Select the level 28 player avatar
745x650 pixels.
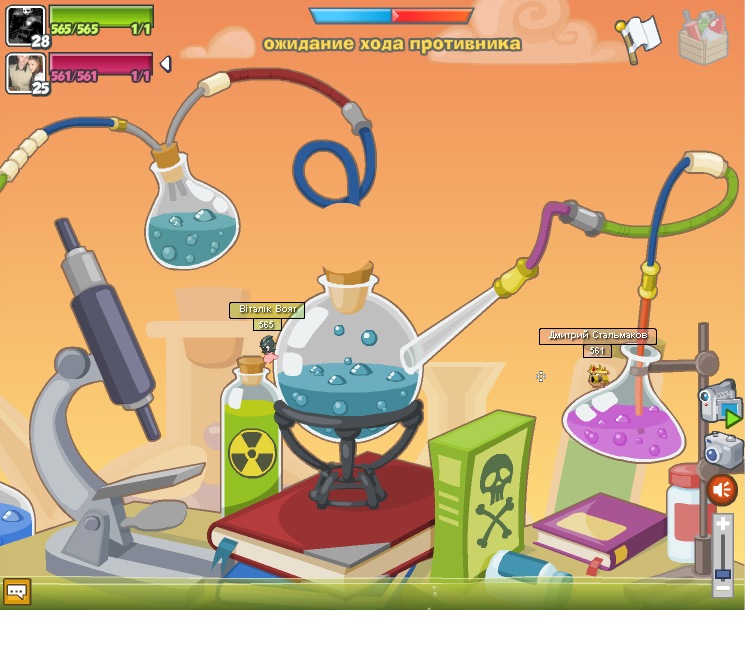coord(25,25)
